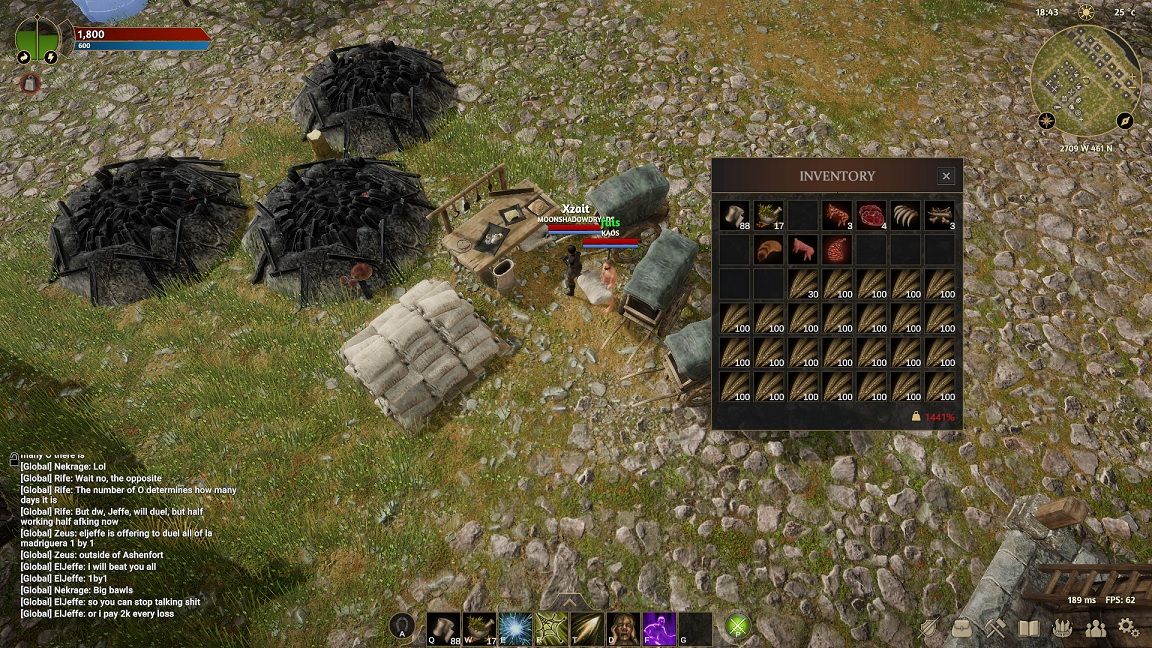
Task: Open the crossed hammer and pickaxe crafting menu
Action: pyautogui.click(x=994, y=628)
